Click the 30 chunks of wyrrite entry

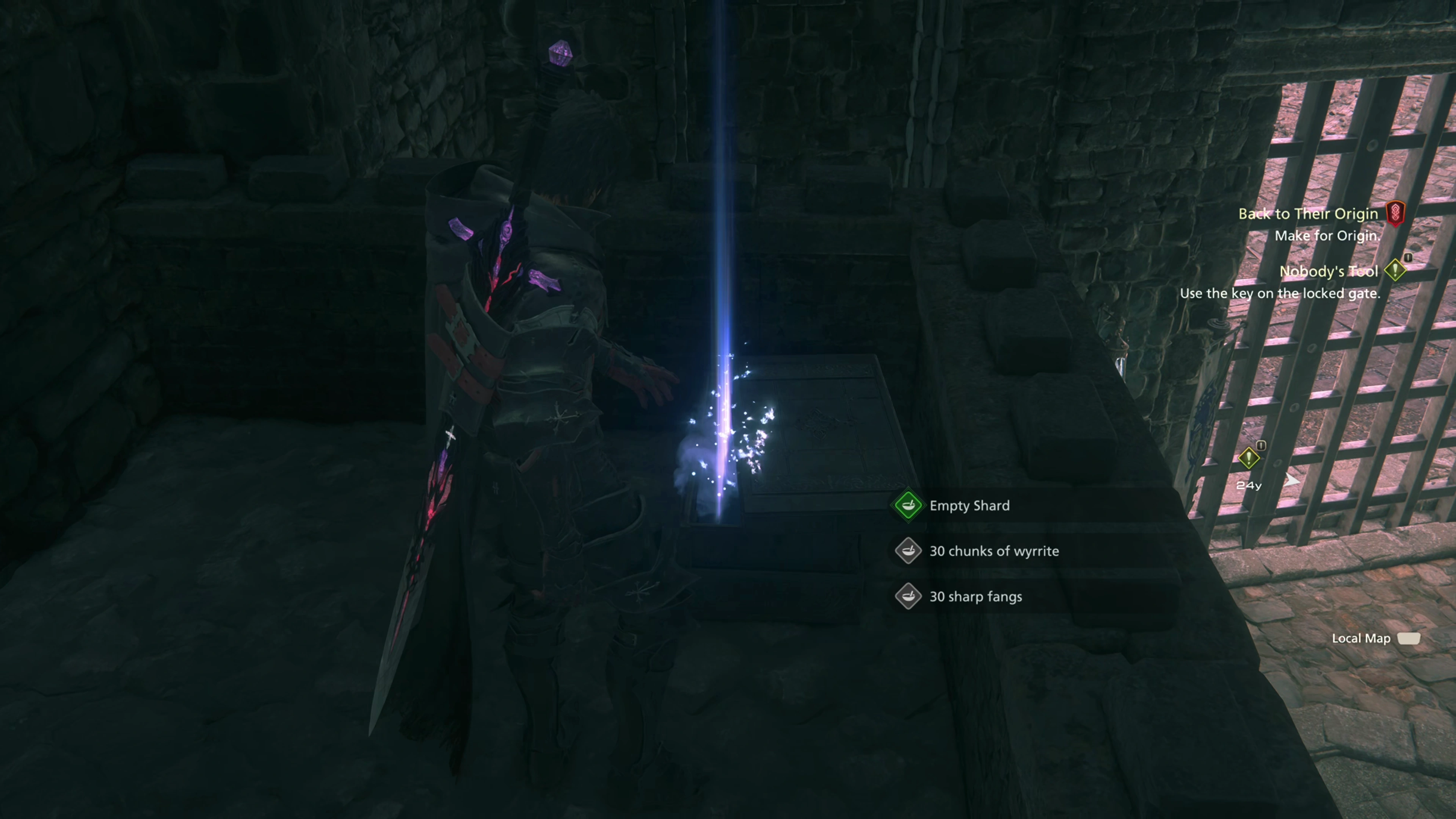(993, 551)
